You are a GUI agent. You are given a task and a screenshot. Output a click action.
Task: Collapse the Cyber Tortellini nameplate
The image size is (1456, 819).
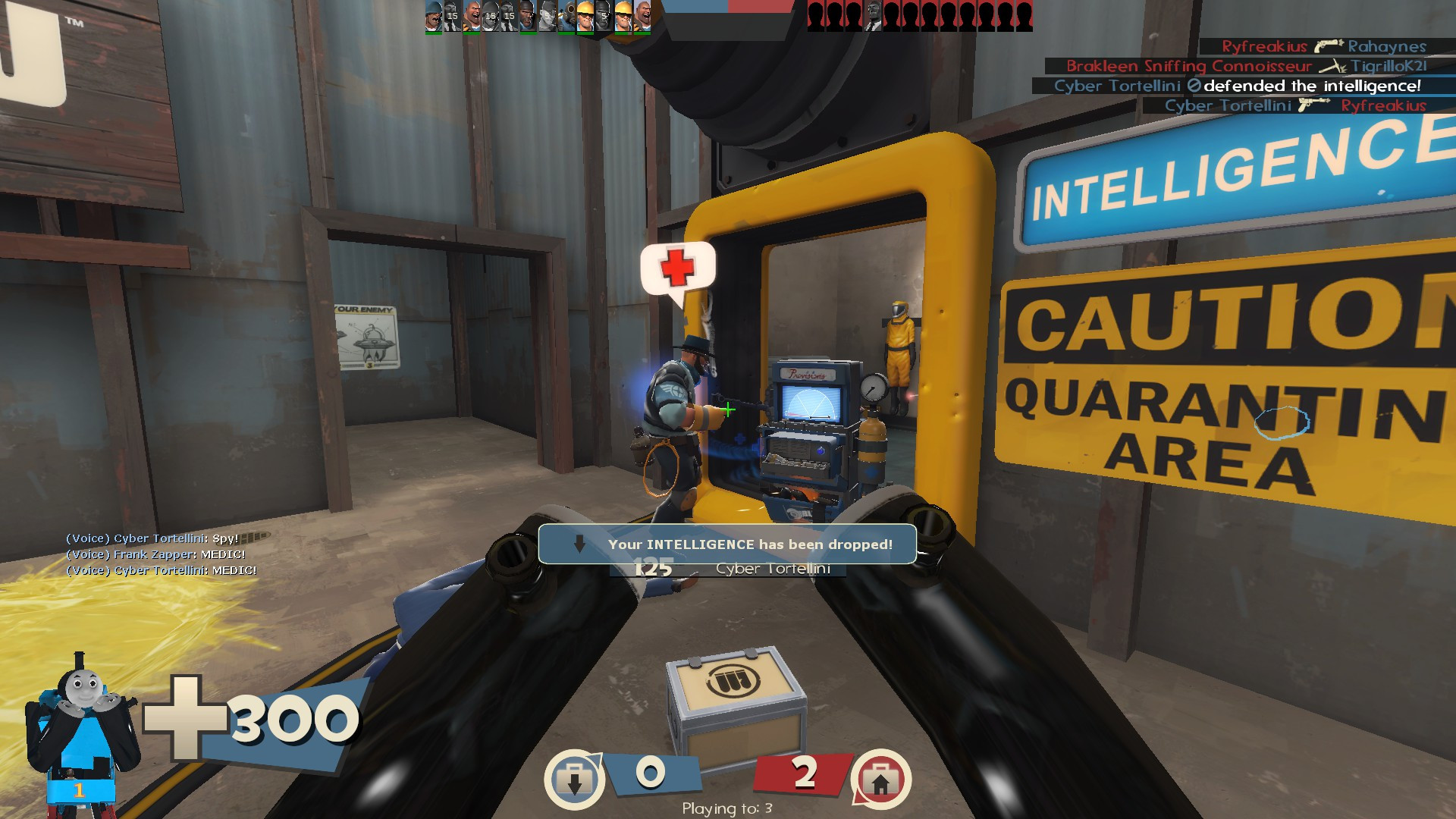(x=773, y=569)
